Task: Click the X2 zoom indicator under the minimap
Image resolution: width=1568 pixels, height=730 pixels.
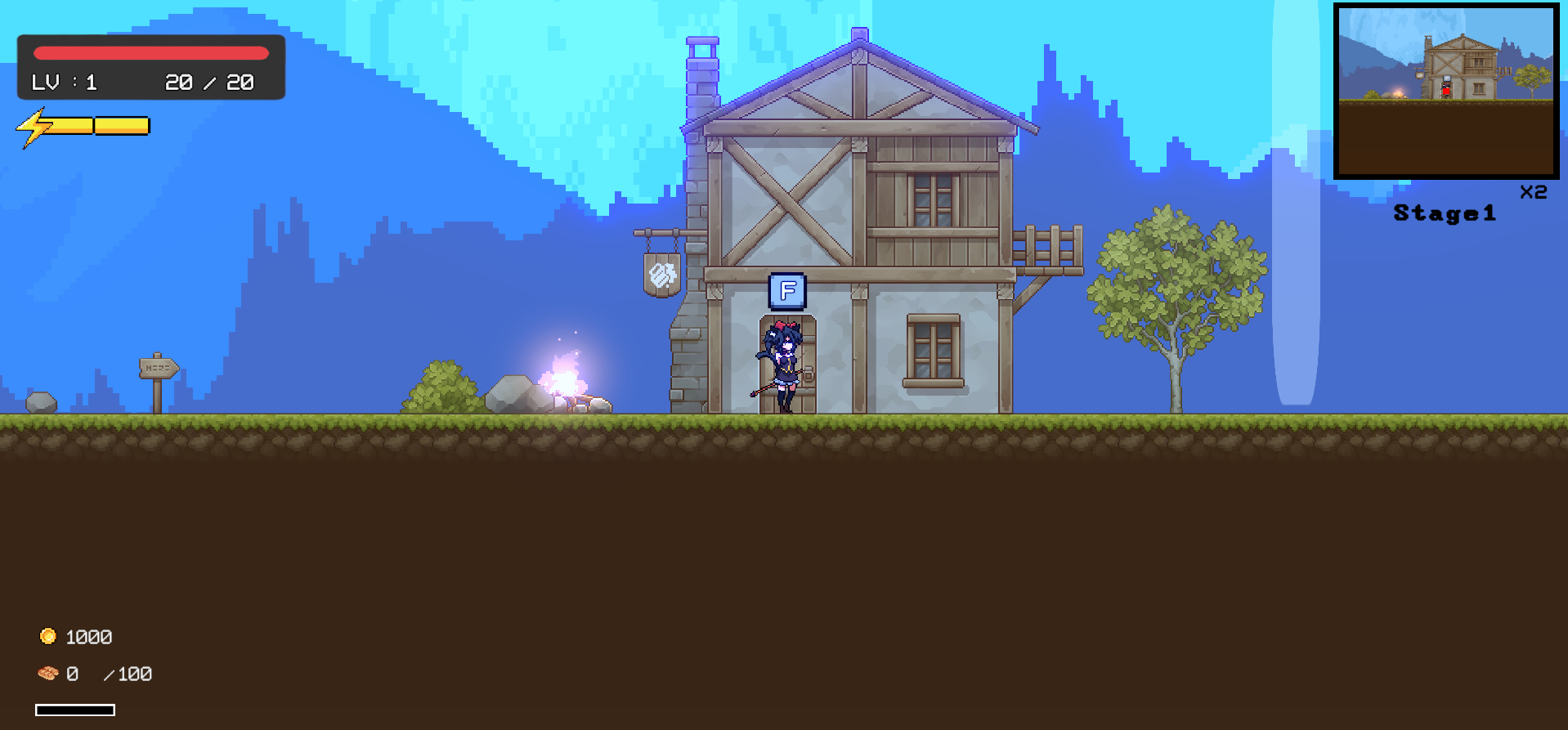Action: pos(1533,193)
